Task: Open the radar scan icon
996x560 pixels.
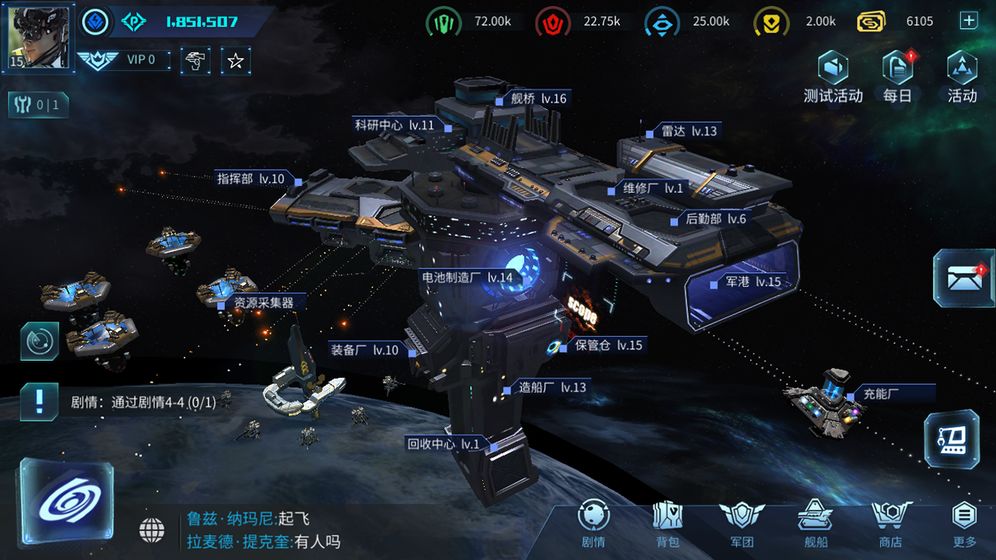Action: [39, 341]
